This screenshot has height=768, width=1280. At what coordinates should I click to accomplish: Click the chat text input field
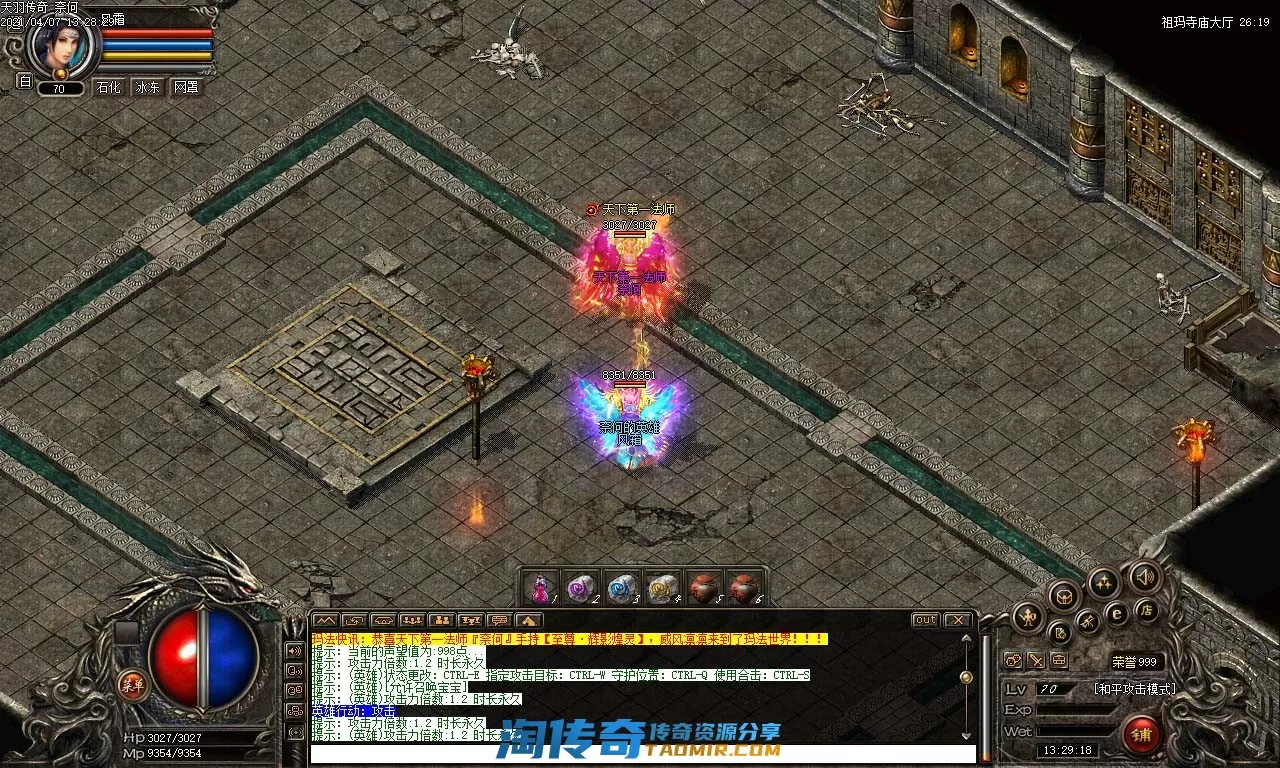pos(640,753)
